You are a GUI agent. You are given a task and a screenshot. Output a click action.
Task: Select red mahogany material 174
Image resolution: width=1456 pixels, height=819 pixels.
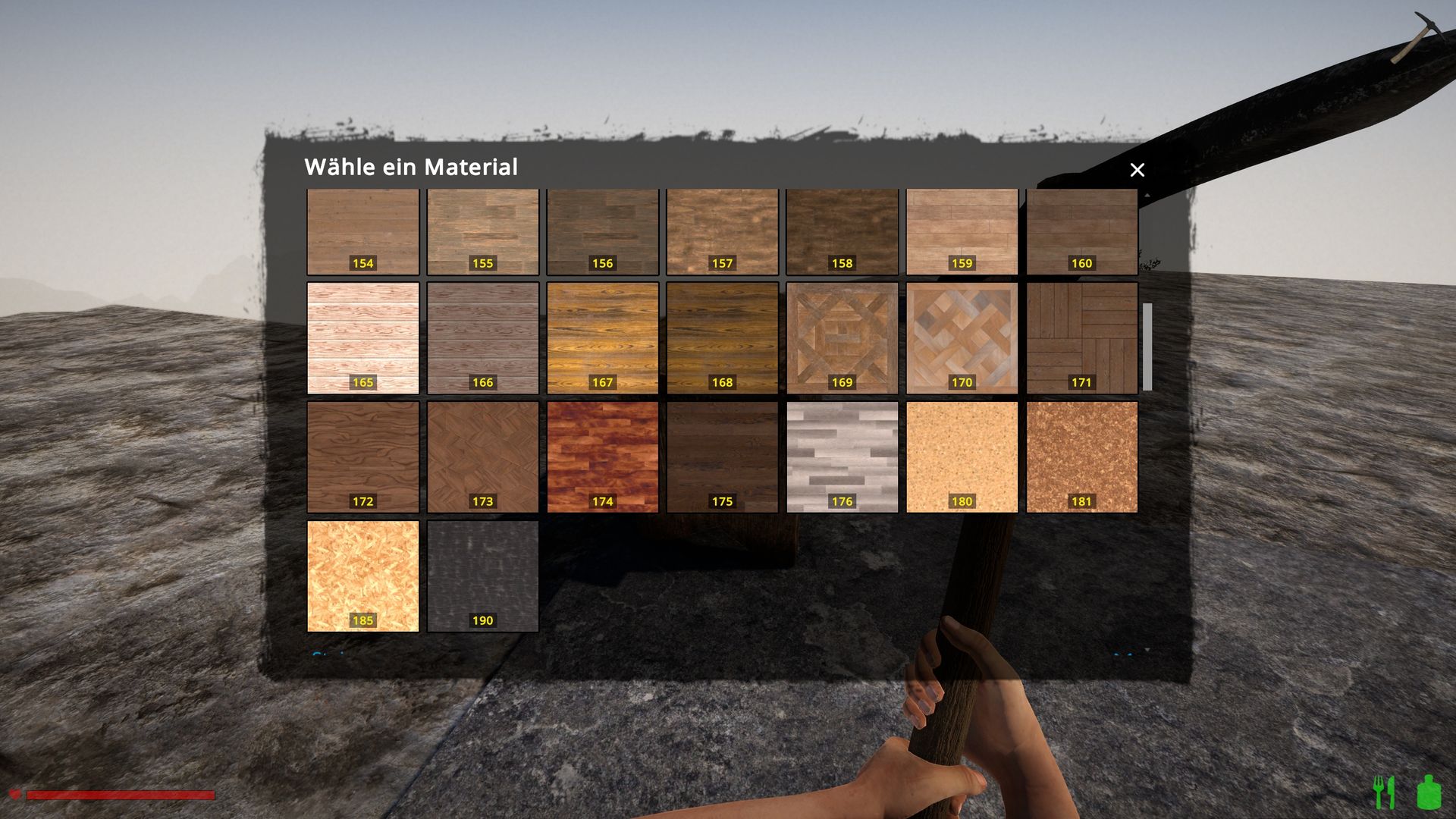(x=602, y=457)
